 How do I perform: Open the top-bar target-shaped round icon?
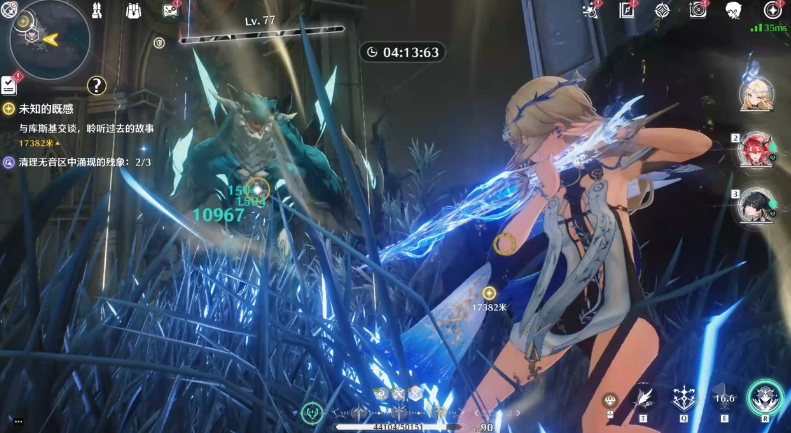(662, 10)
